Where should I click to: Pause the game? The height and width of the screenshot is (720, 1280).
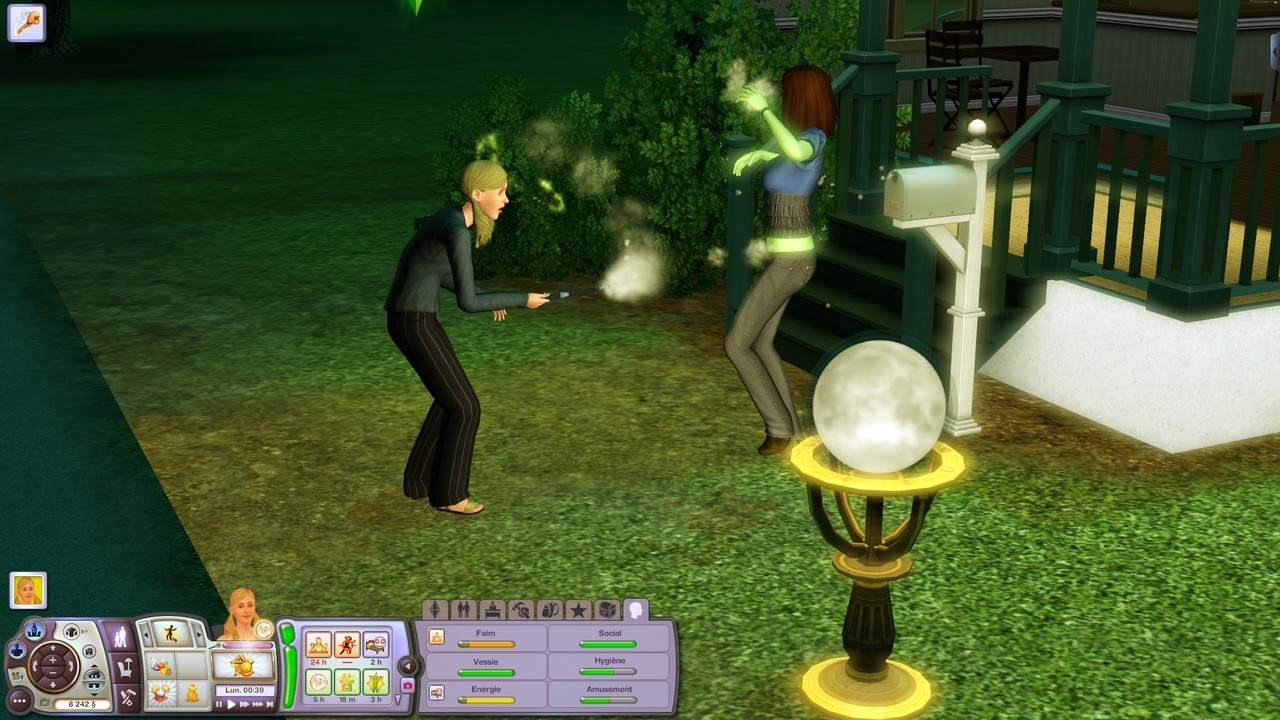coord(219,704)
